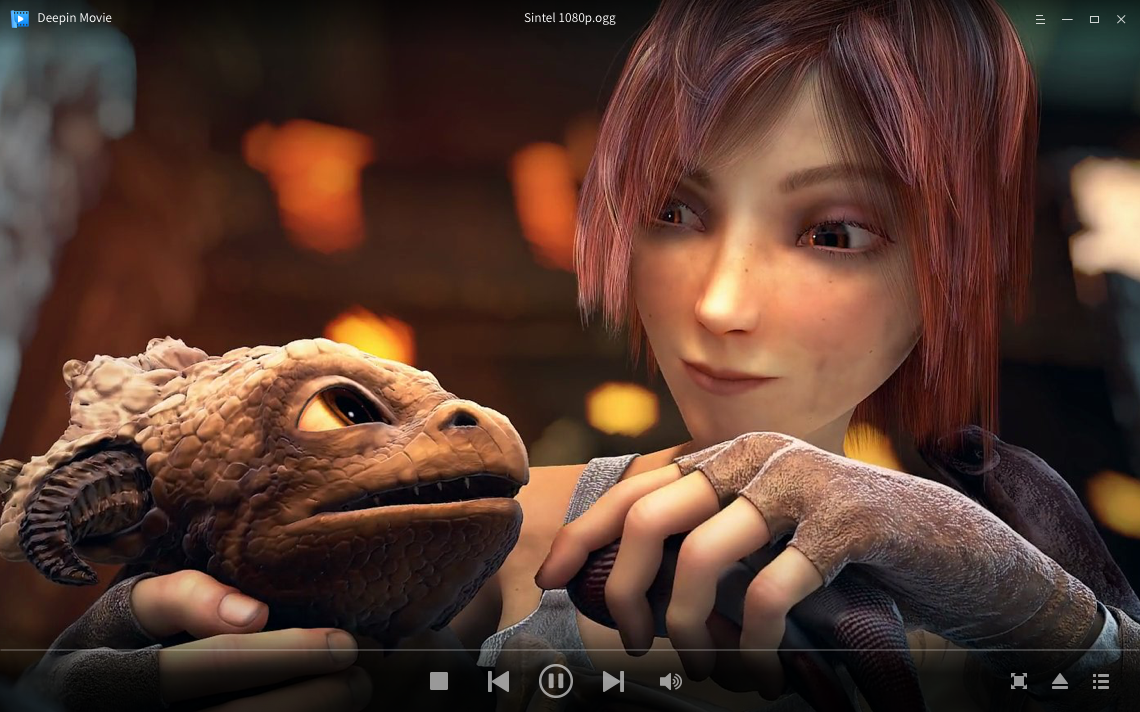The width and height of the screenshot is (1140, 712).
Task: Enter fullscreen mode
Action: click(1018, 681)
